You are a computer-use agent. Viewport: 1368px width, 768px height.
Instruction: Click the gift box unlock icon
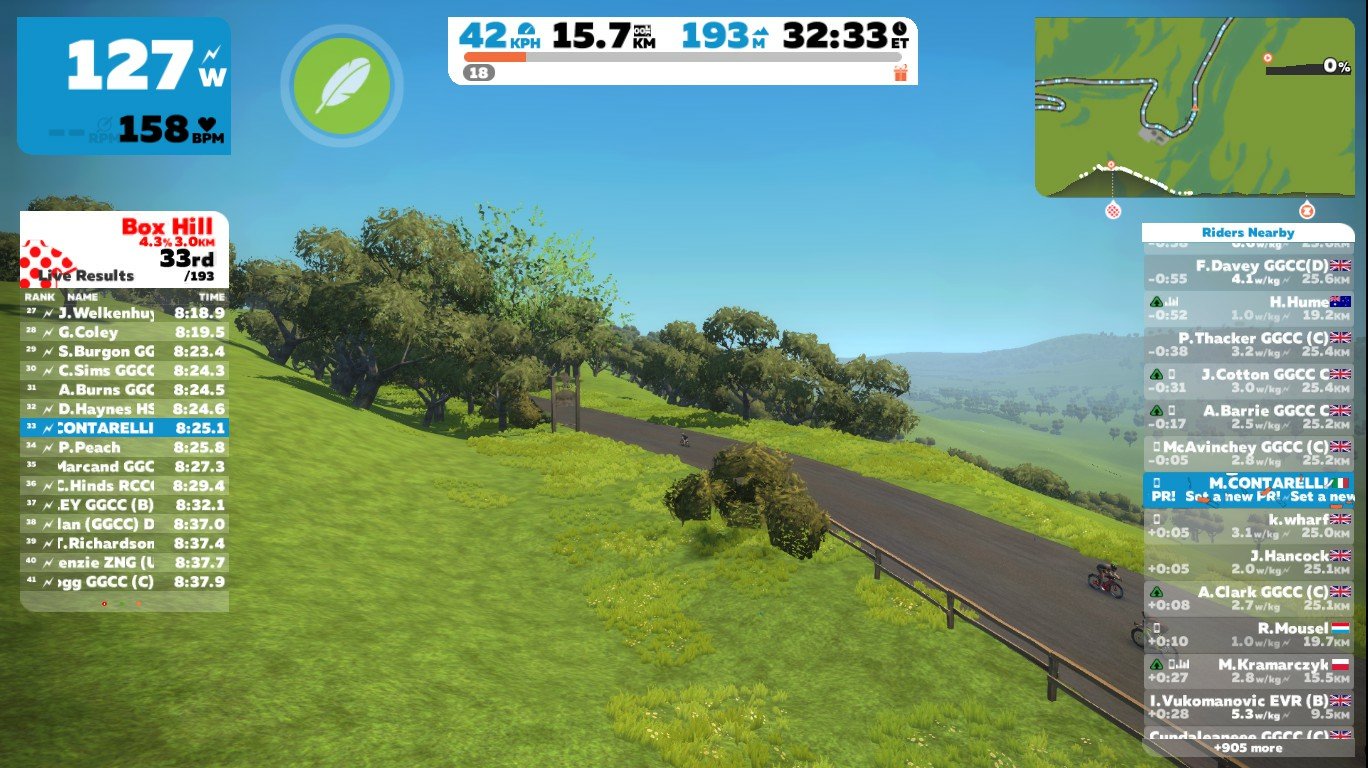click(900, 73)
